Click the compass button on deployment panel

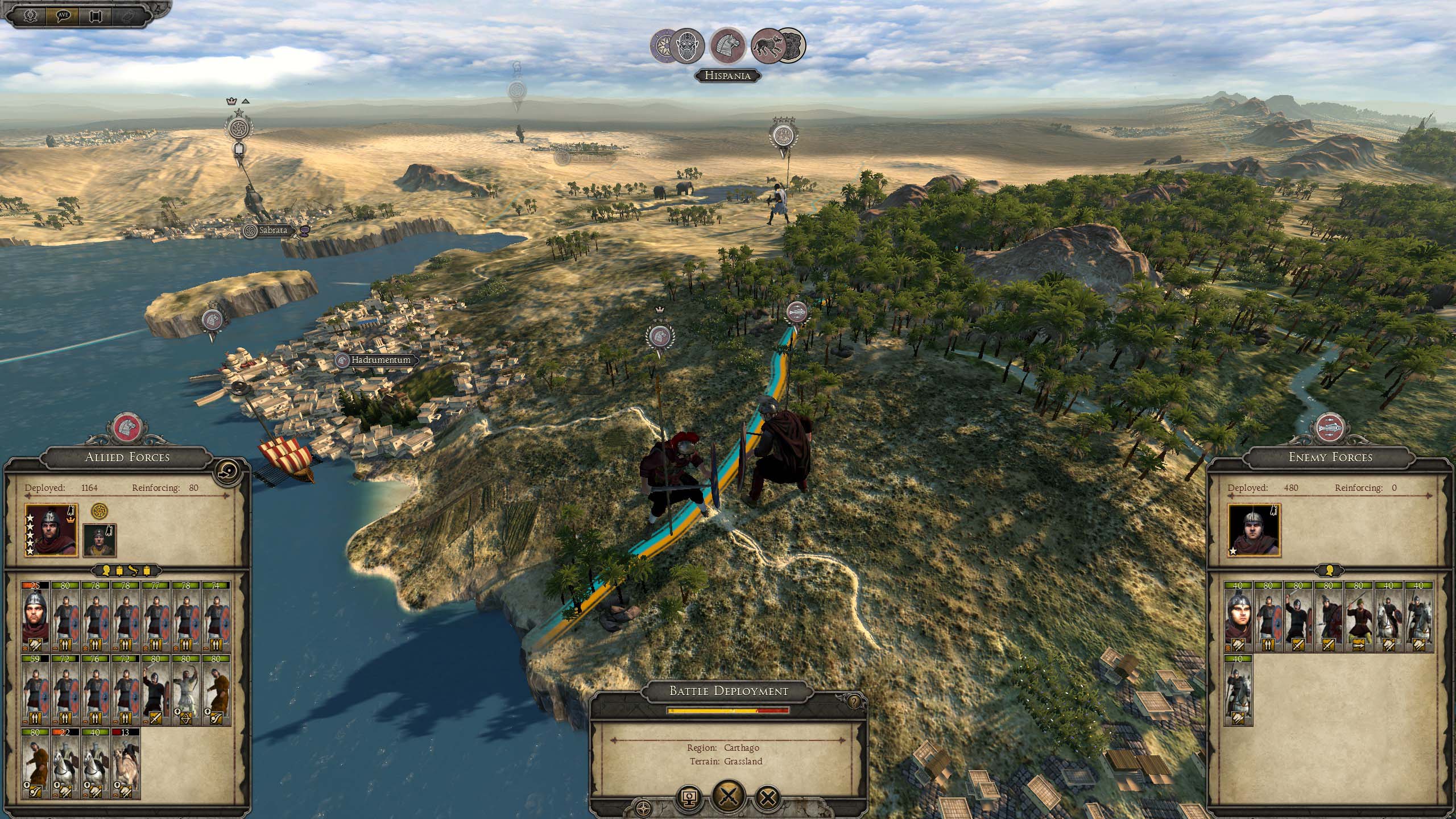(x=644, y=806)
